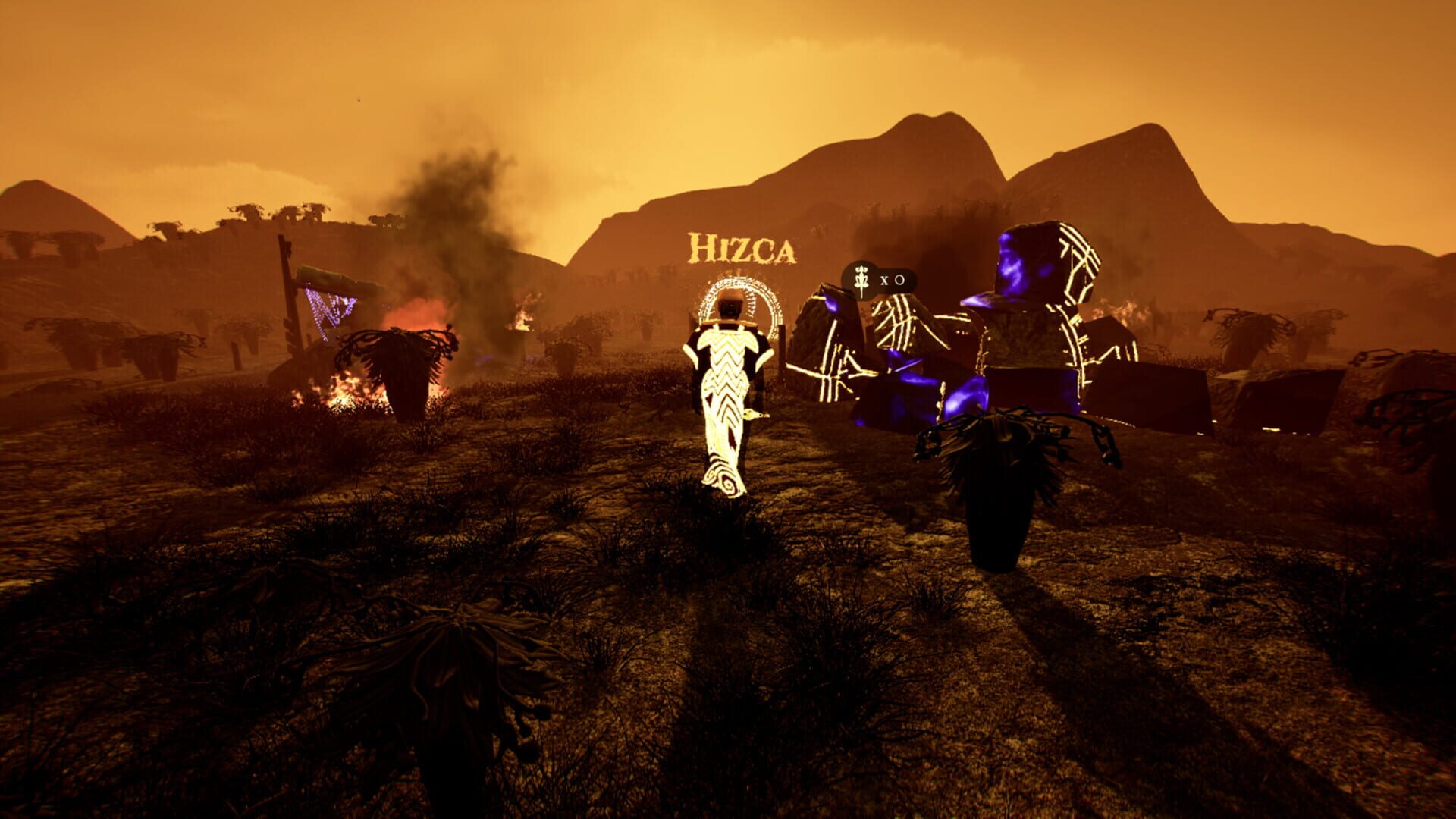Select the frog glyph on the interaction prompt

[x=861, y=279]
